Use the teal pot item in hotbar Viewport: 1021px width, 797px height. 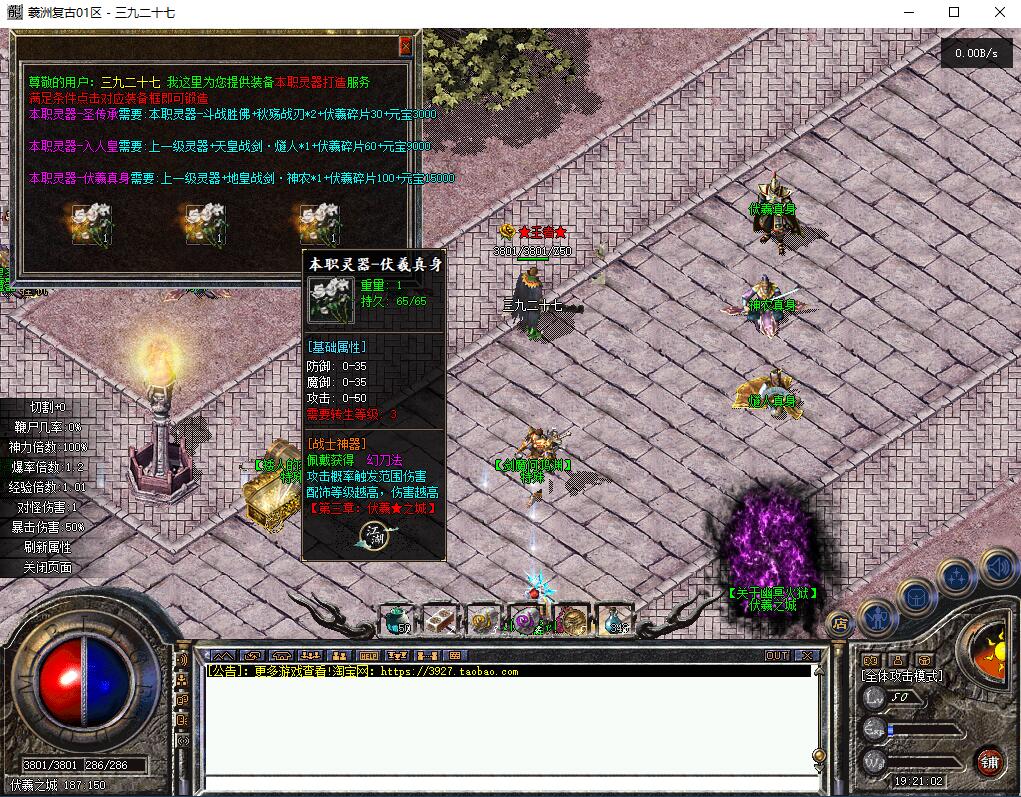pyautogui.click(x=396, y=620)
